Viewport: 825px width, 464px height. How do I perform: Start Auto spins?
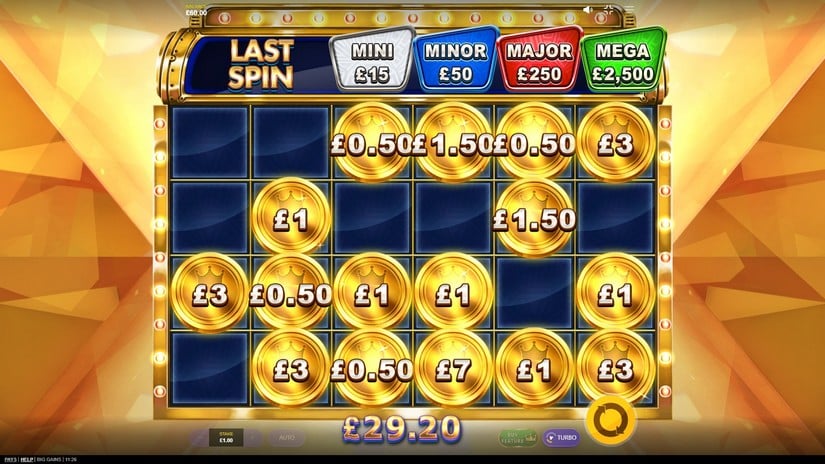(285, 438)
